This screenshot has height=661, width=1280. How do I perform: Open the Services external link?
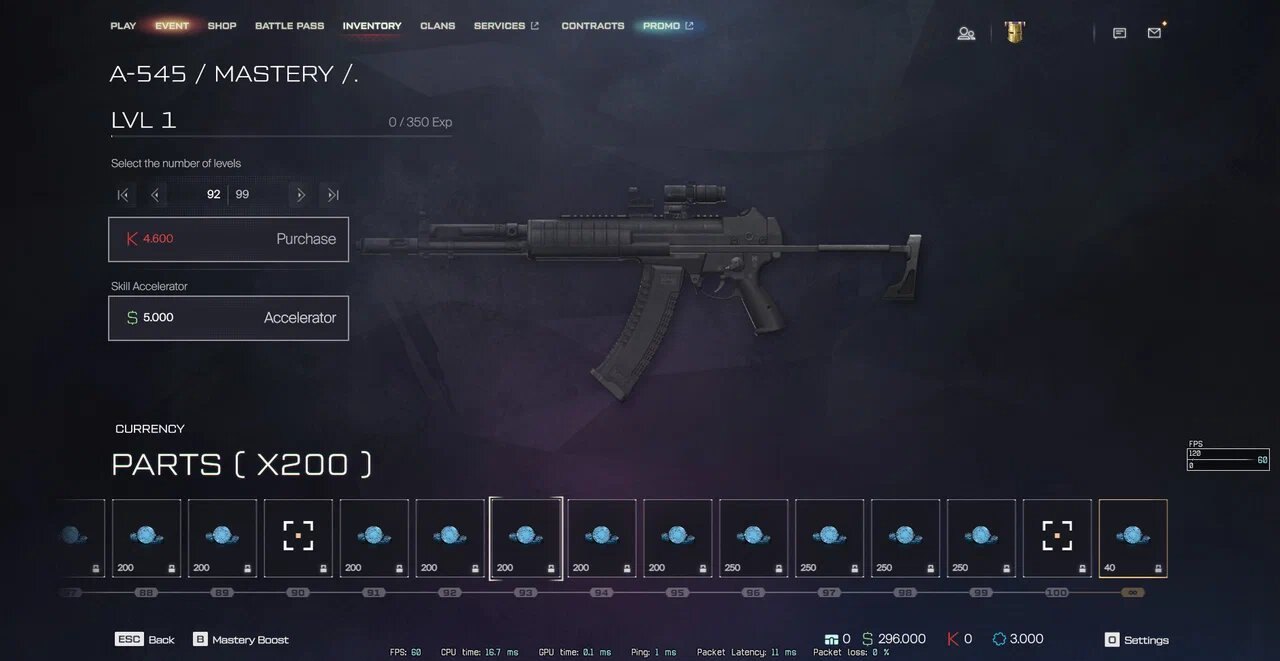point(506,26)
